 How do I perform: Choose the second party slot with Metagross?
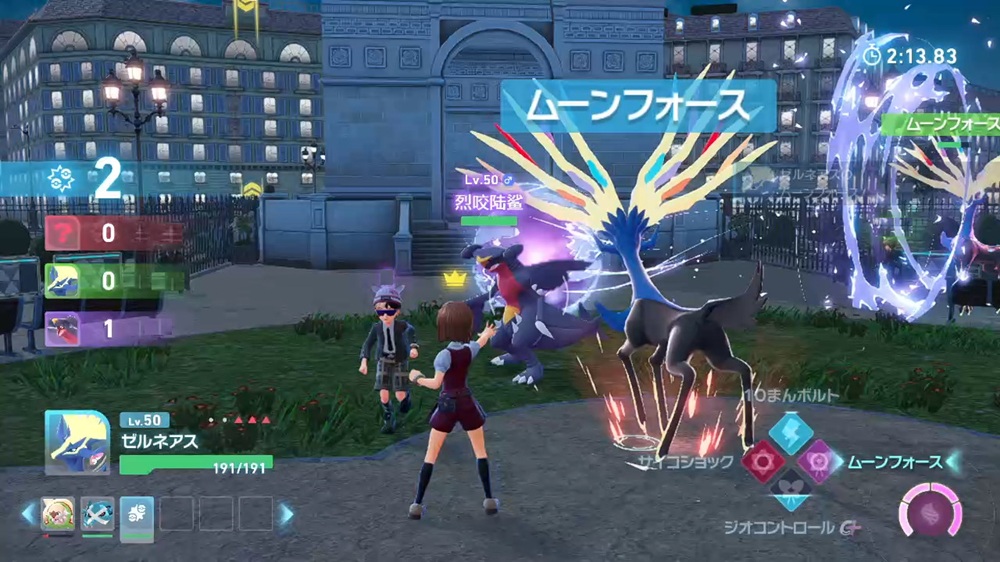point(97,514)
